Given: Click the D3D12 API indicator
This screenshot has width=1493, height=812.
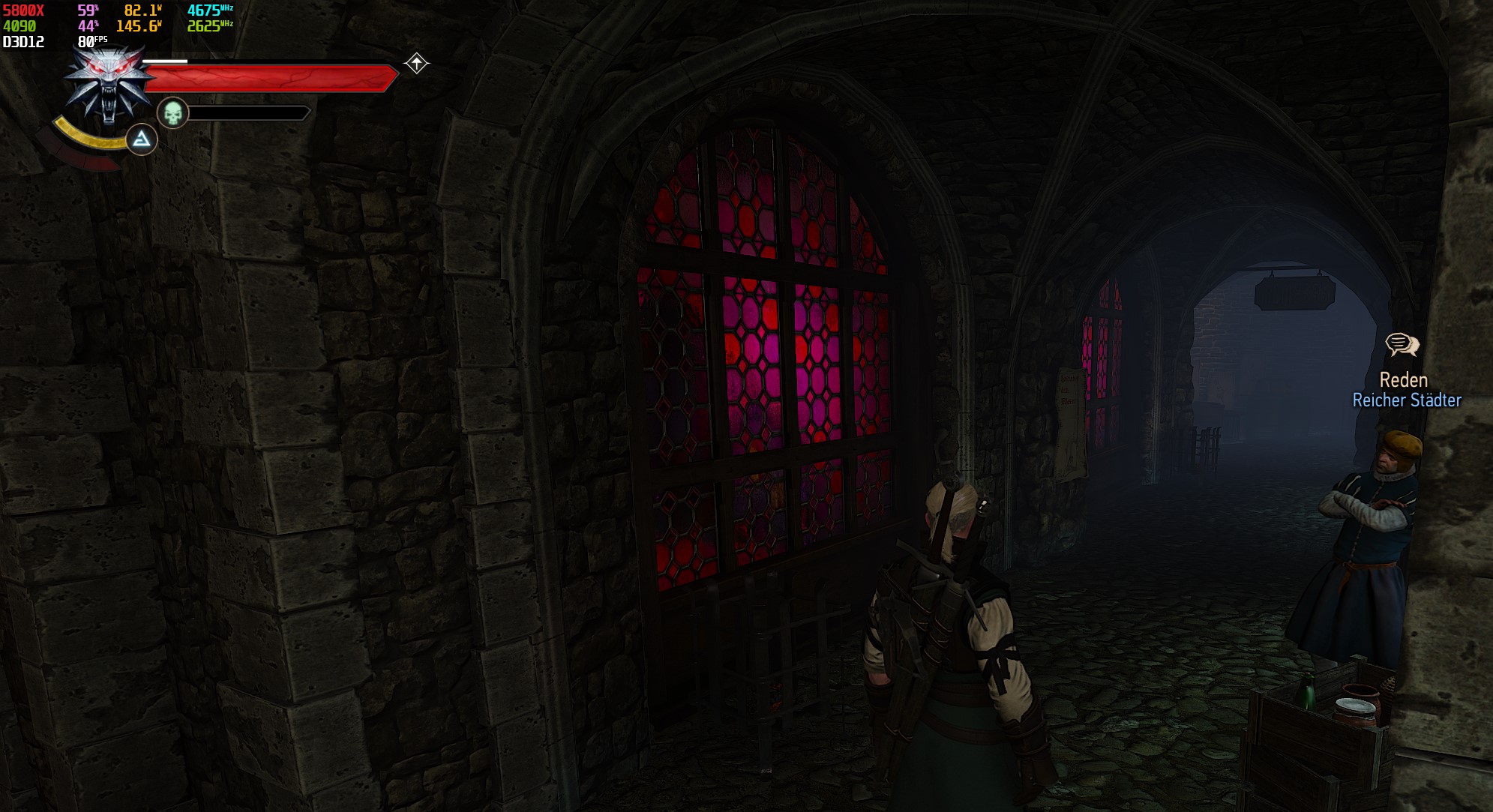Looking at the screenshot, I should [x=22, y=40].
